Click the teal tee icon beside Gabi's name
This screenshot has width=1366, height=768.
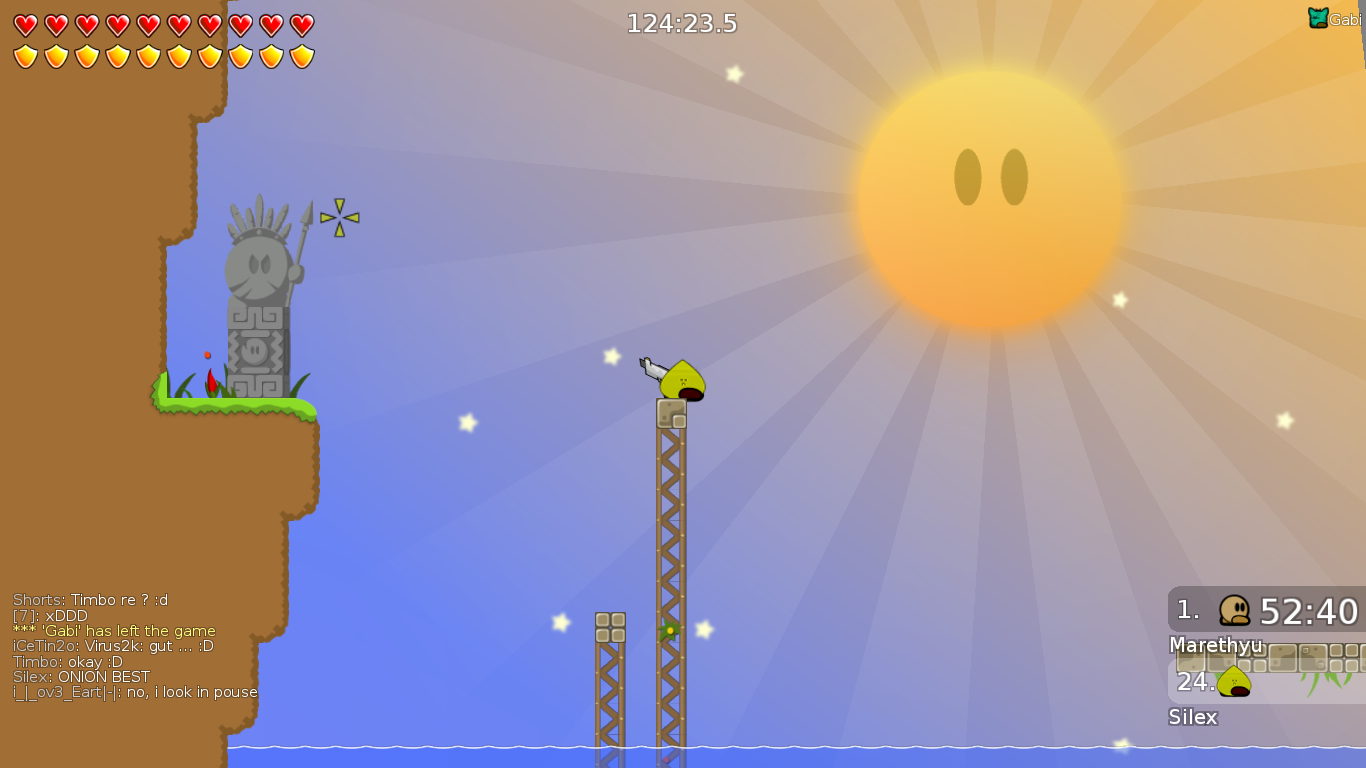(x=1318, y=17)
